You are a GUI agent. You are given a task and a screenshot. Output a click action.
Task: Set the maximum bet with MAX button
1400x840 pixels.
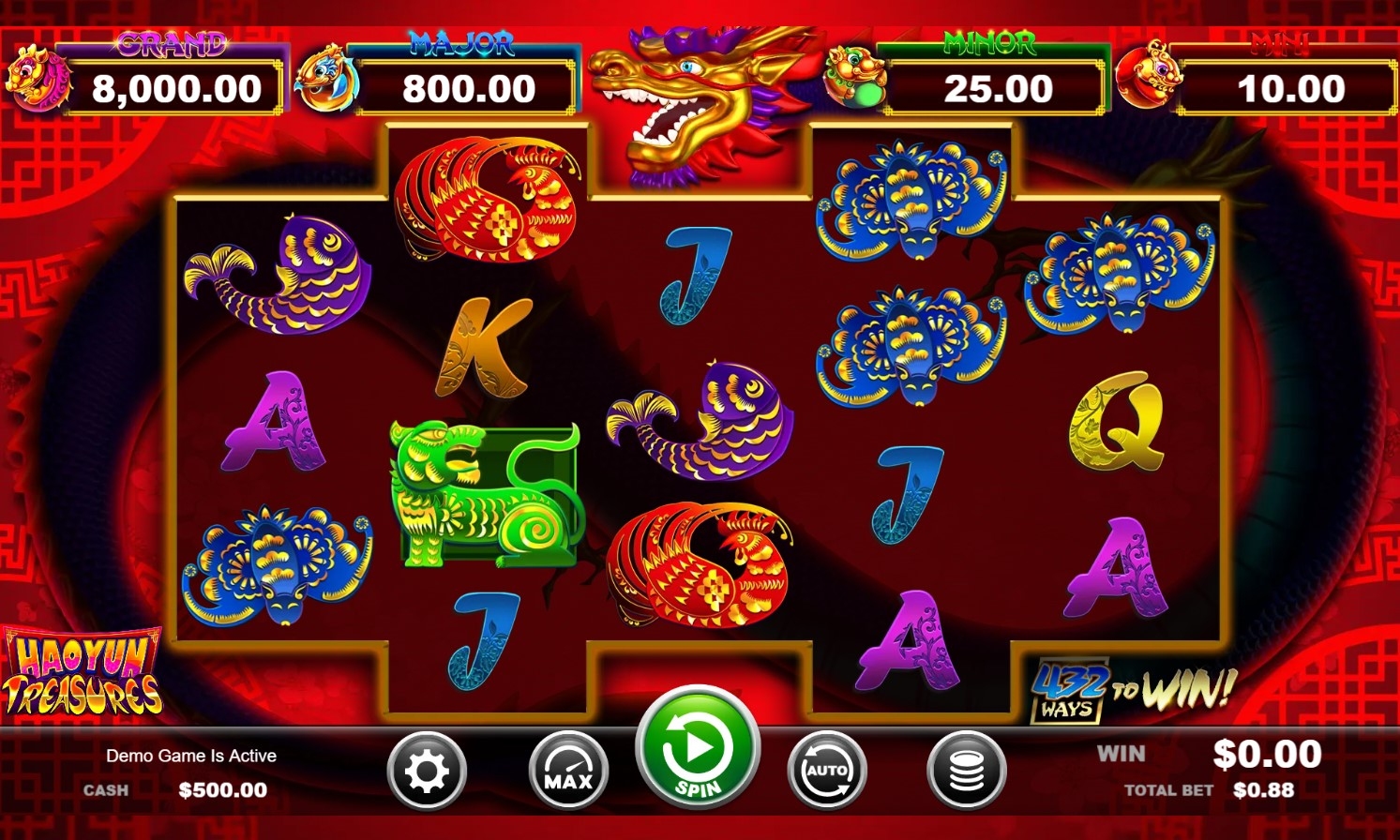[568, 771]
